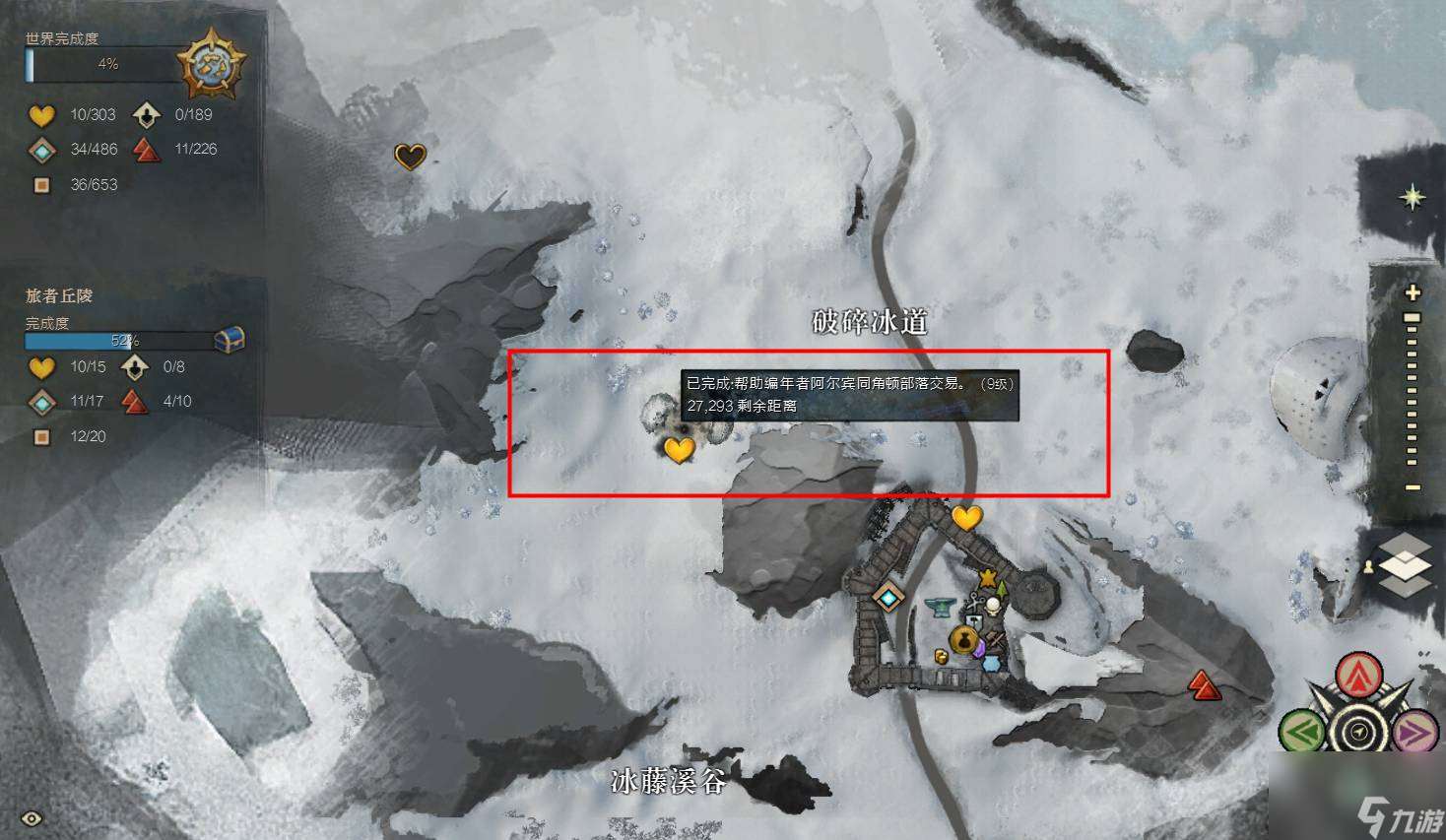The image size is (1446, 840).
Task: Zoom in with the plus button
Action: (1413, 292)
